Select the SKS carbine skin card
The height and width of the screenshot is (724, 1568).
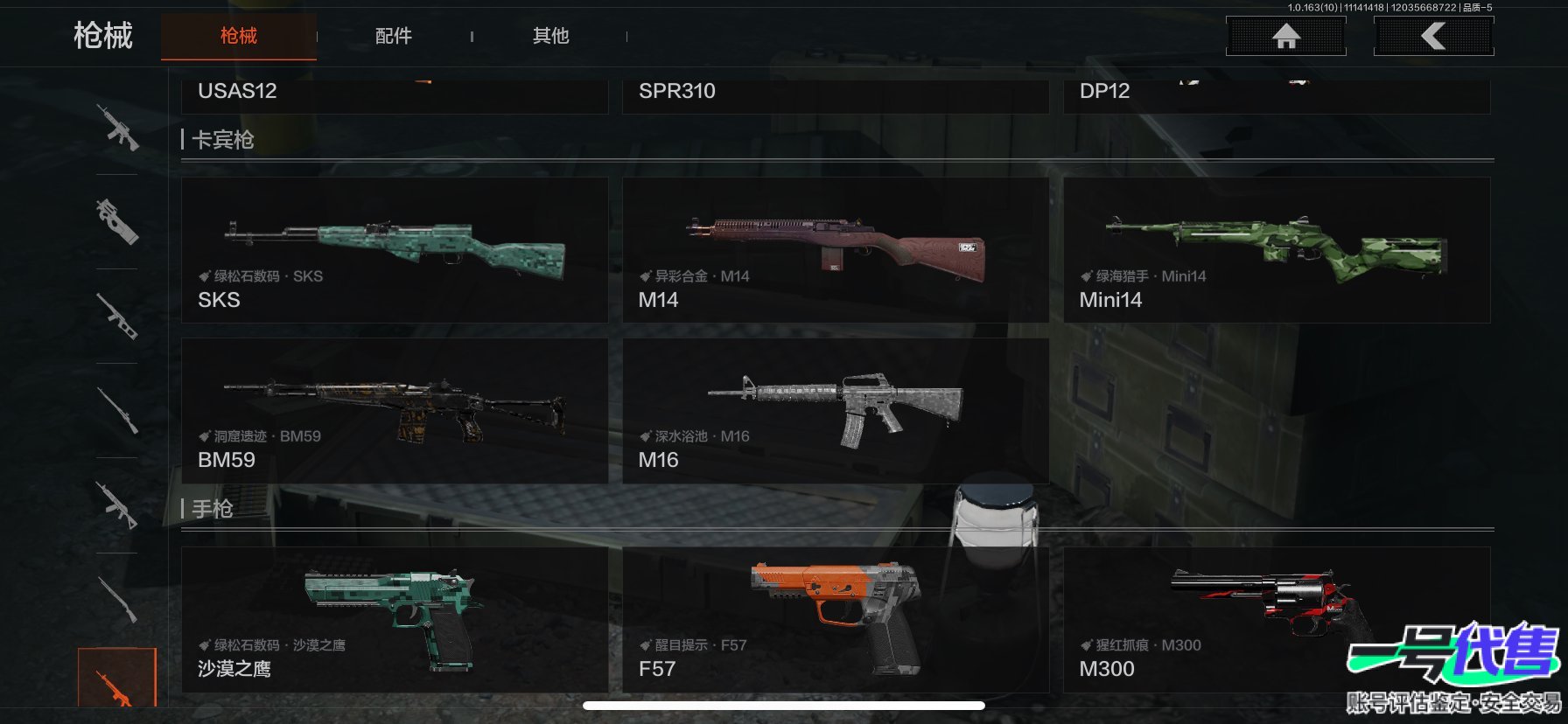click(395, 250)
